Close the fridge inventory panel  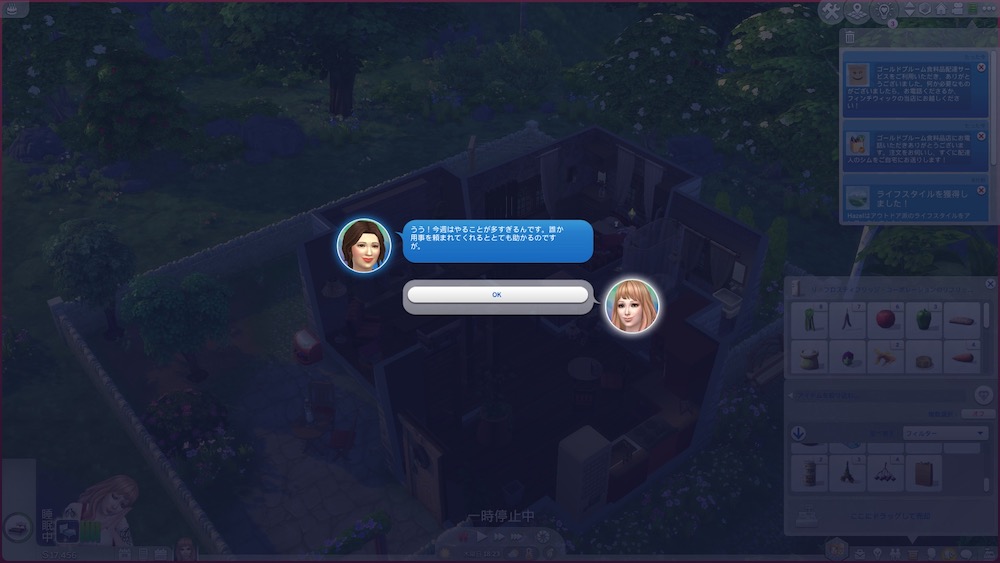point(990,284)
